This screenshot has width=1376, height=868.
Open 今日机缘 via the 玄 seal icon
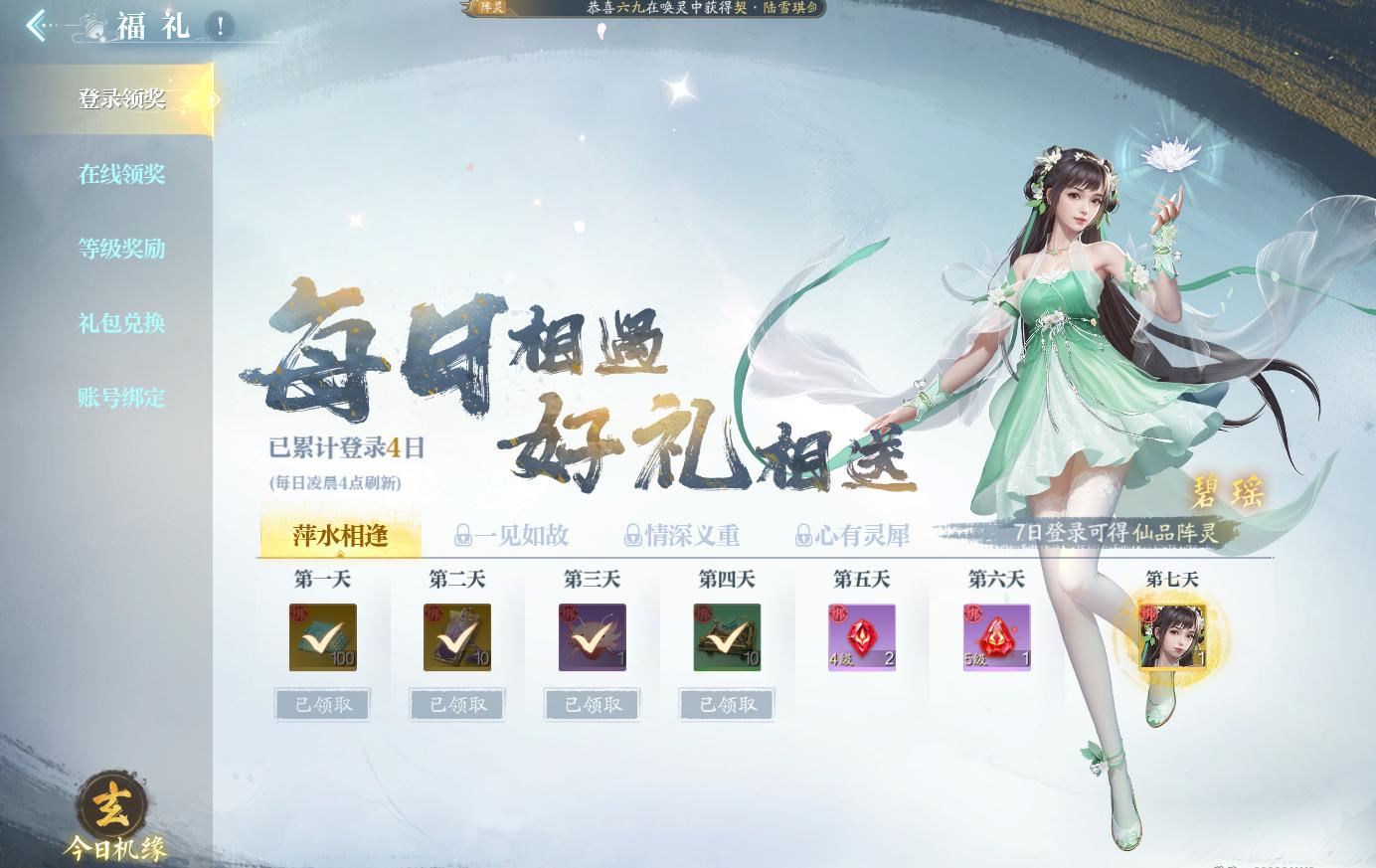(112, 809)
